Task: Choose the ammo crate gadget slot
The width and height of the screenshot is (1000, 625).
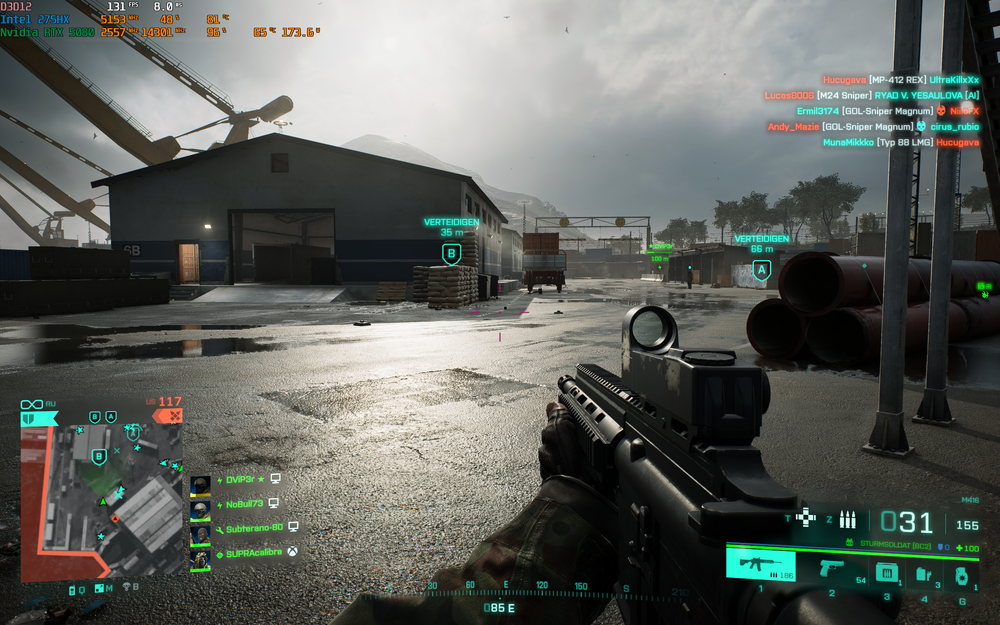Action: click(x=885, y=572)
